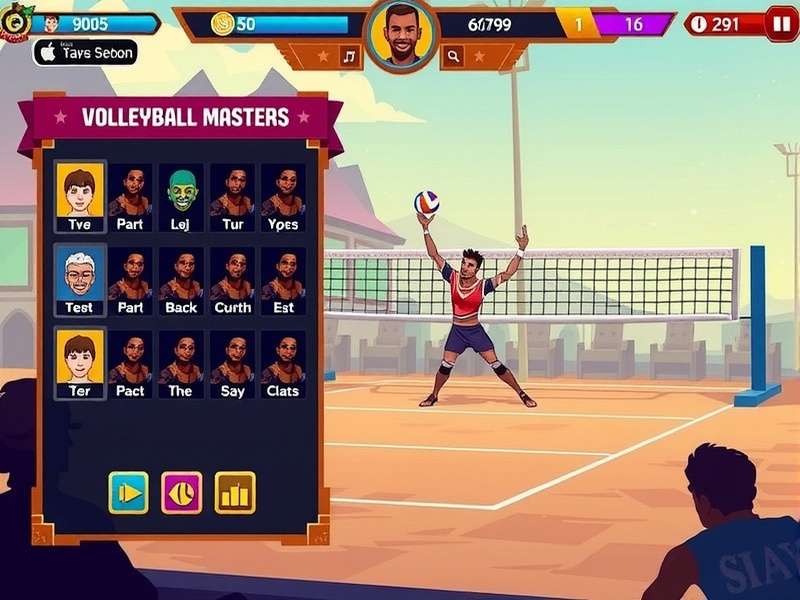This screenshot has width=800, height=600.
Task: Select the Ypes character tile
Action: [x=283, y=197]
